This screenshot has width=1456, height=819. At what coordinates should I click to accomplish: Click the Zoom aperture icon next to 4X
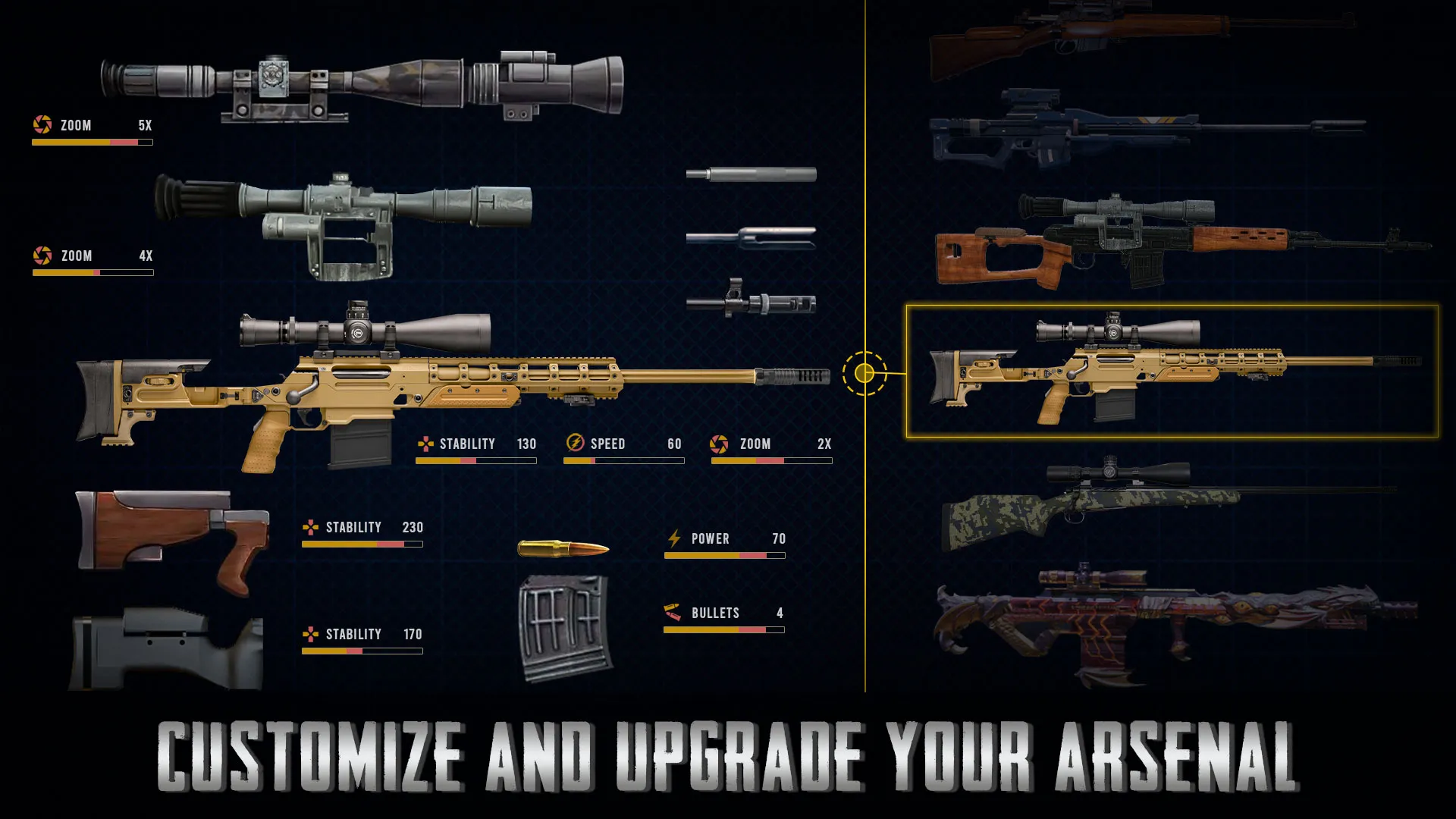coord(42,256)
